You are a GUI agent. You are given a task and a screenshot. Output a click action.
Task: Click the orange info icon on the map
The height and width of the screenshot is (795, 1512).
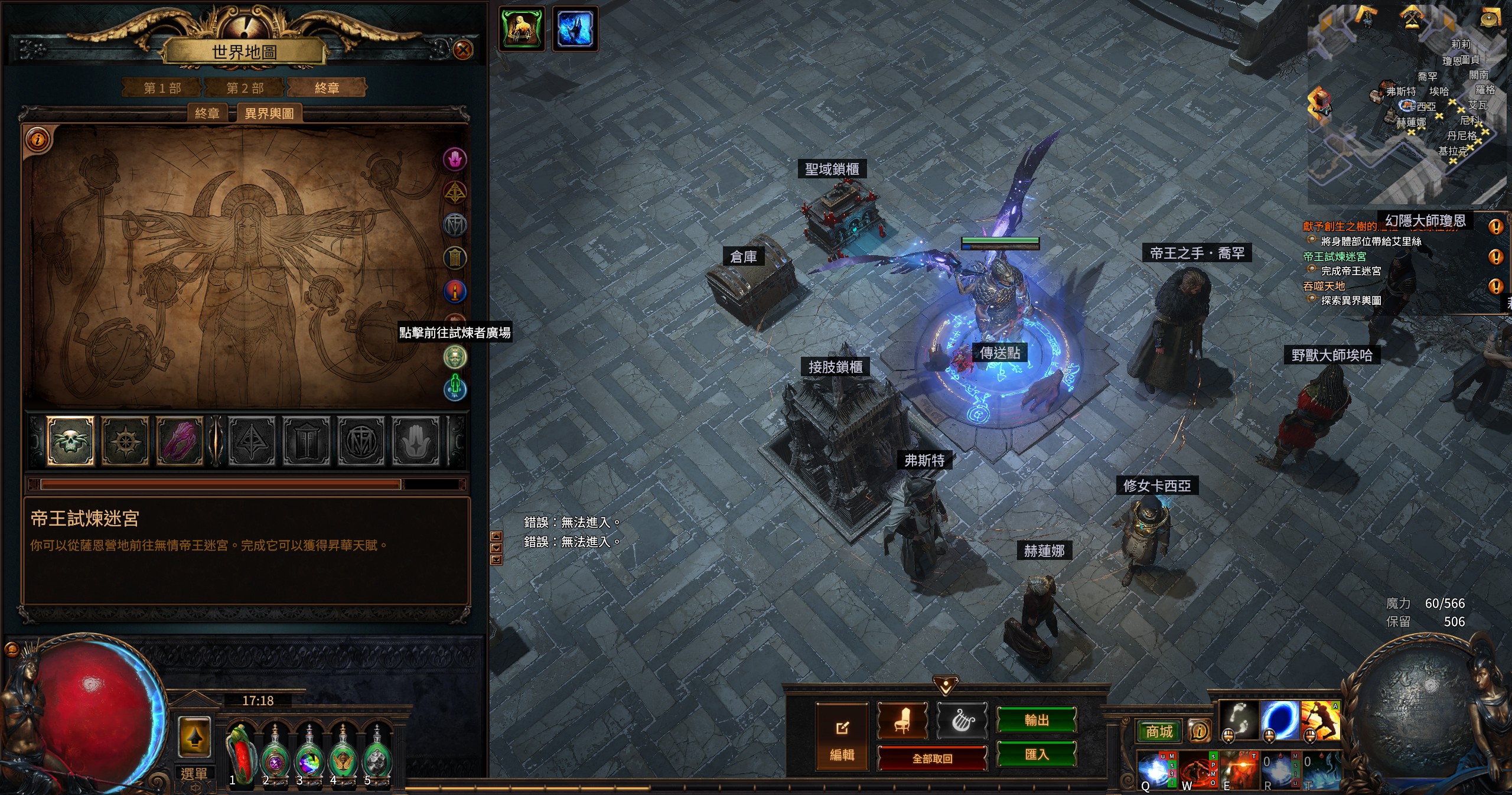point(38,140)
